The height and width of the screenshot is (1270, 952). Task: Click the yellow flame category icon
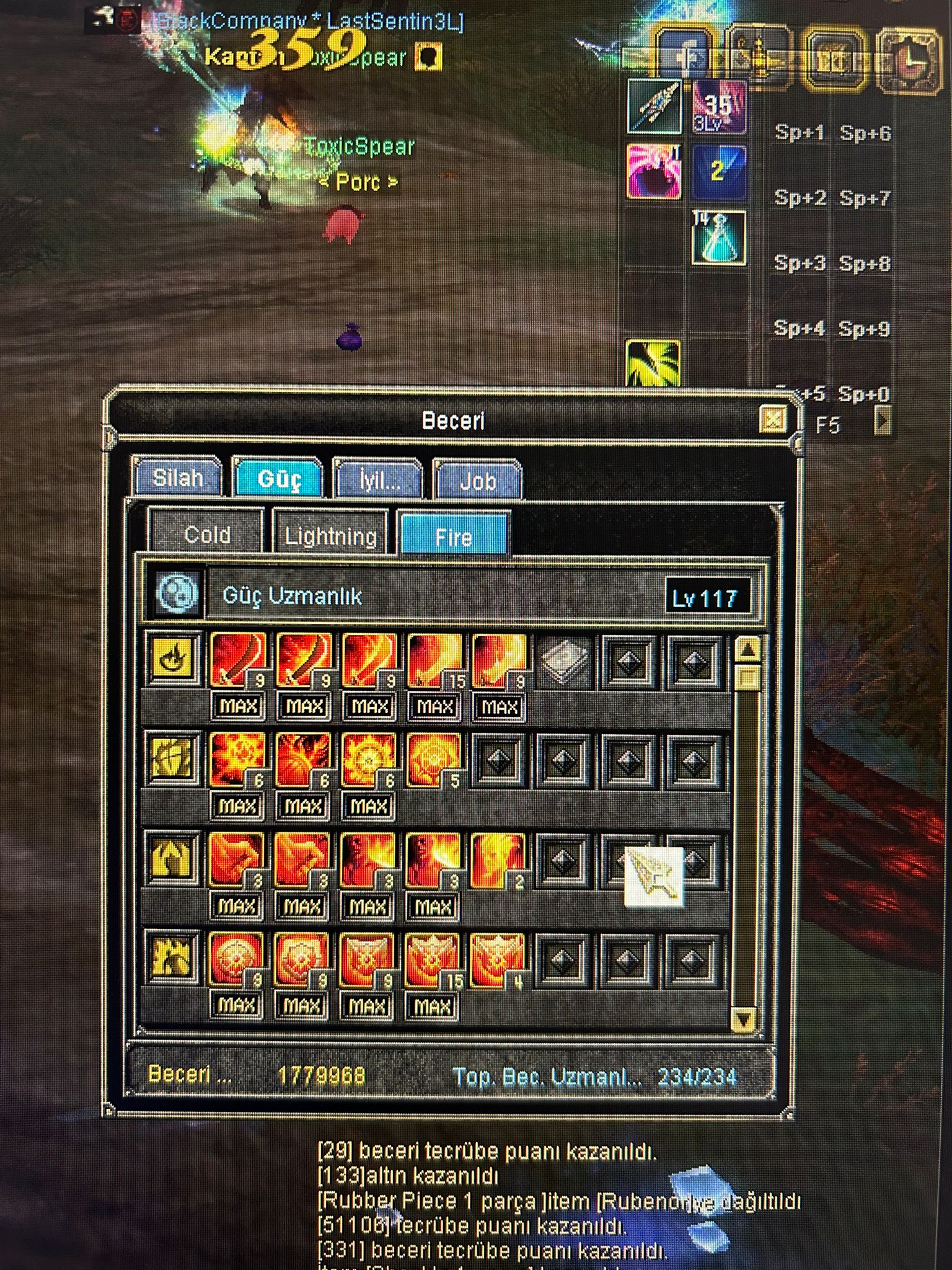pyautogui.click(x=174, y=659)
